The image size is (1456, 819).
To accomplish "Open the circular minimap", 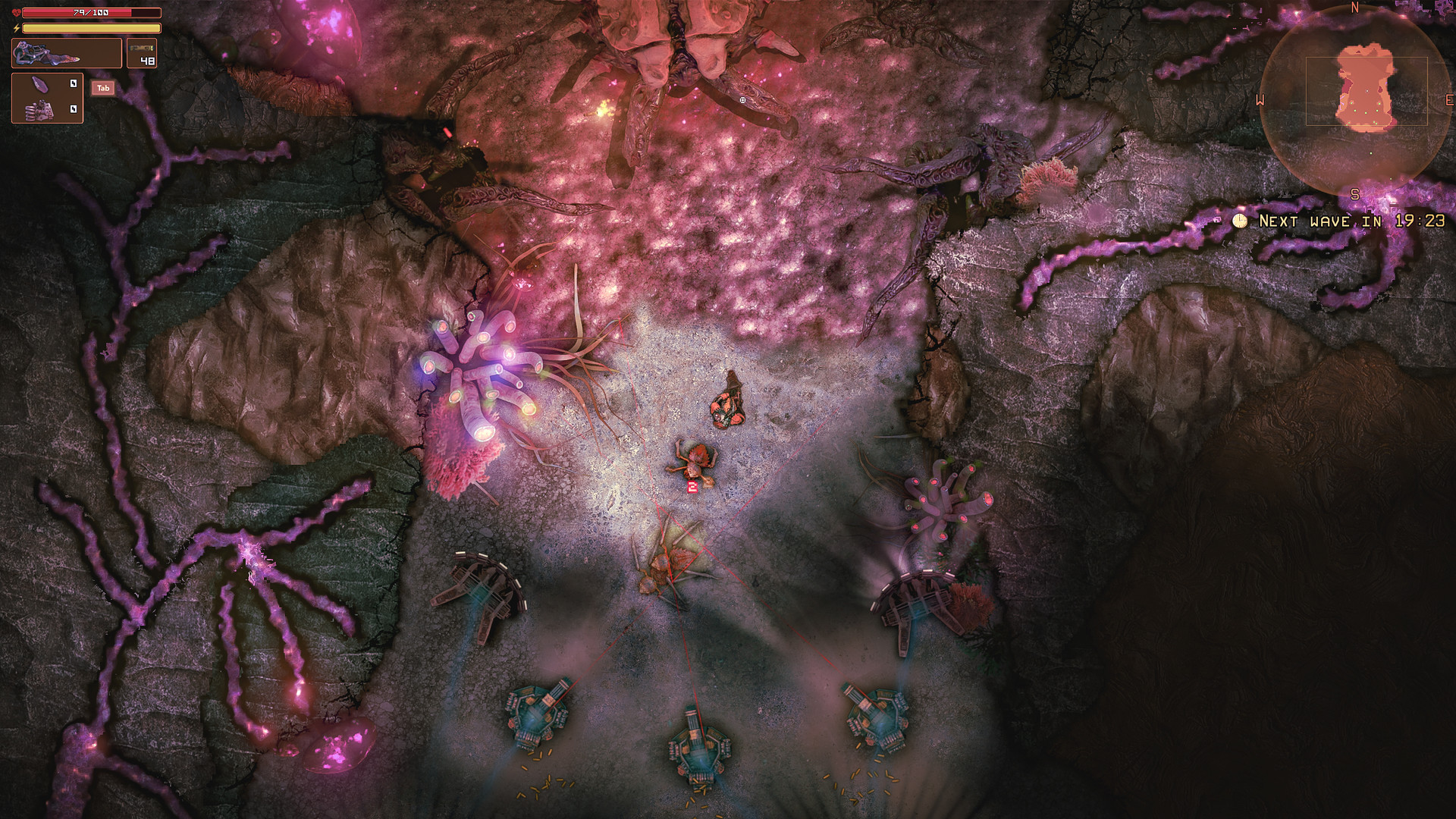I will click(x=1356, y=101).
